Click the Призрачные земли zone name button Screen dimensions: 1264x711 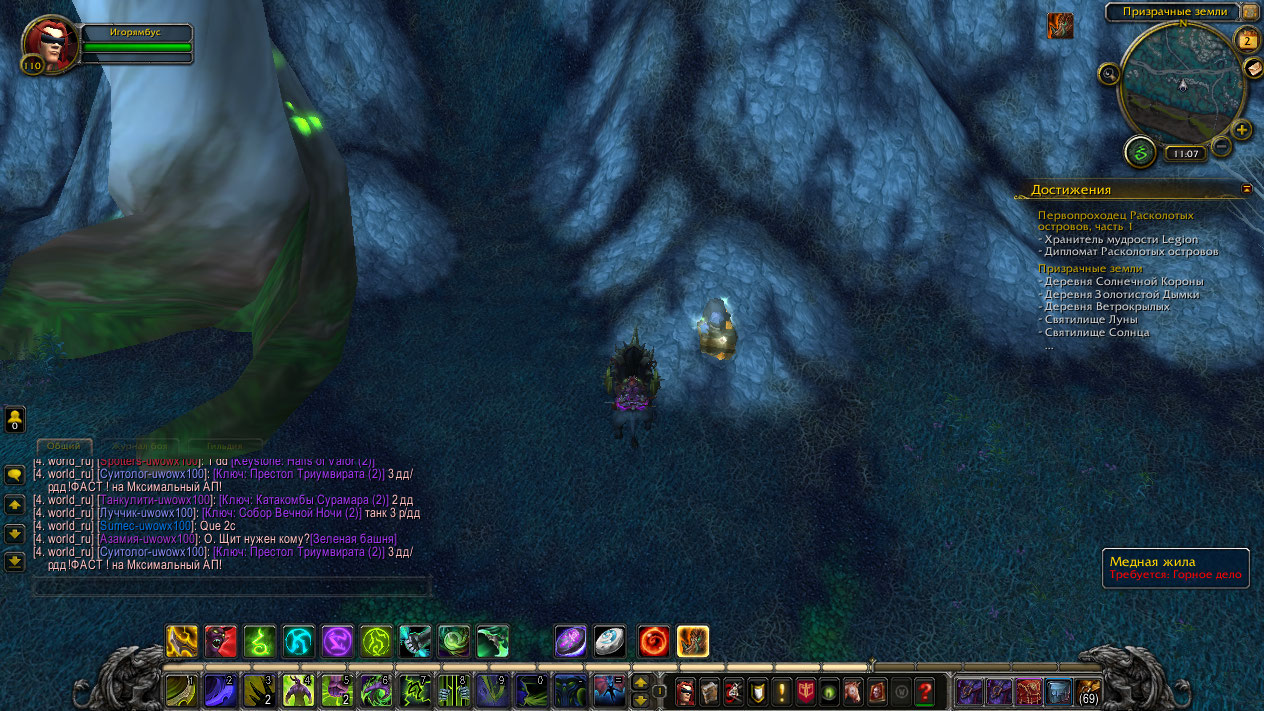click(x=1172, y=12)
